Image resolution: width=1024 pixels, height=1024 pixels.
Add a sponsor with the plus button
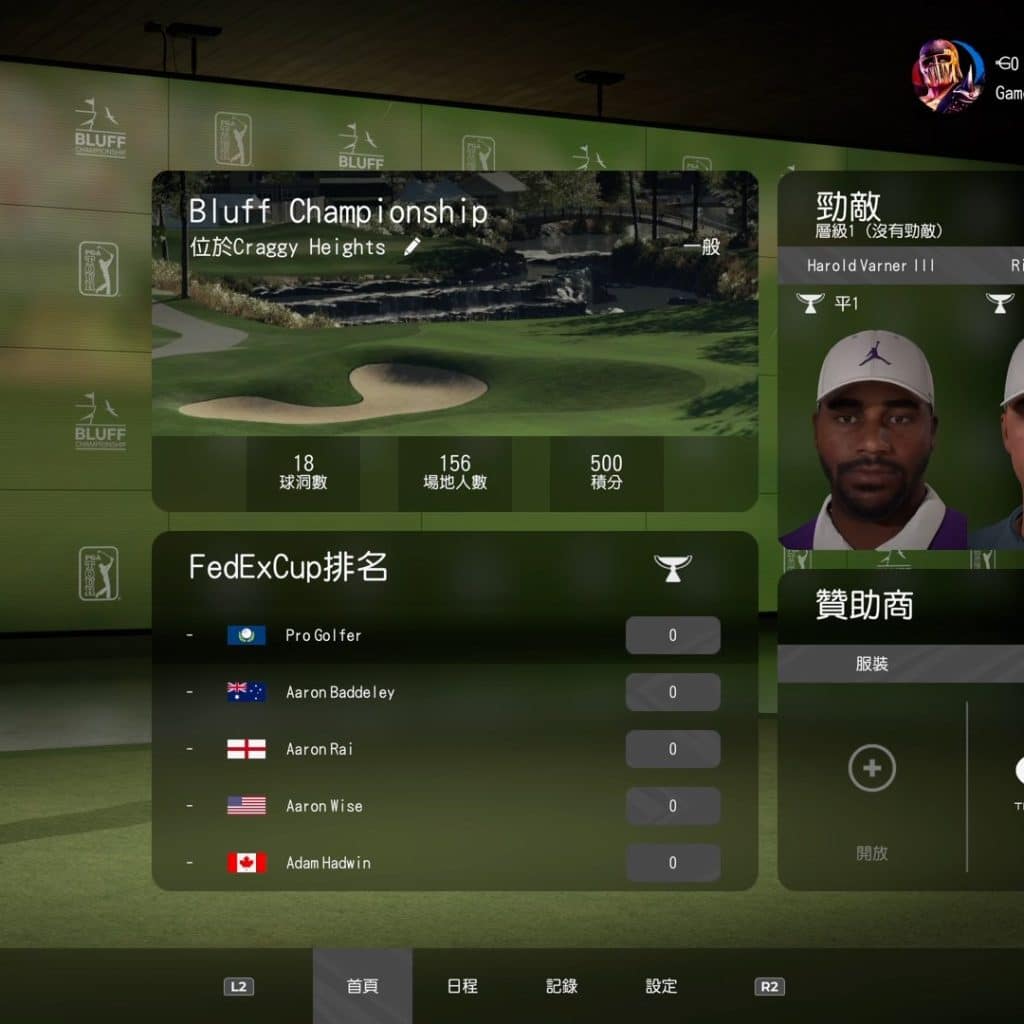(x=871, y=768)
